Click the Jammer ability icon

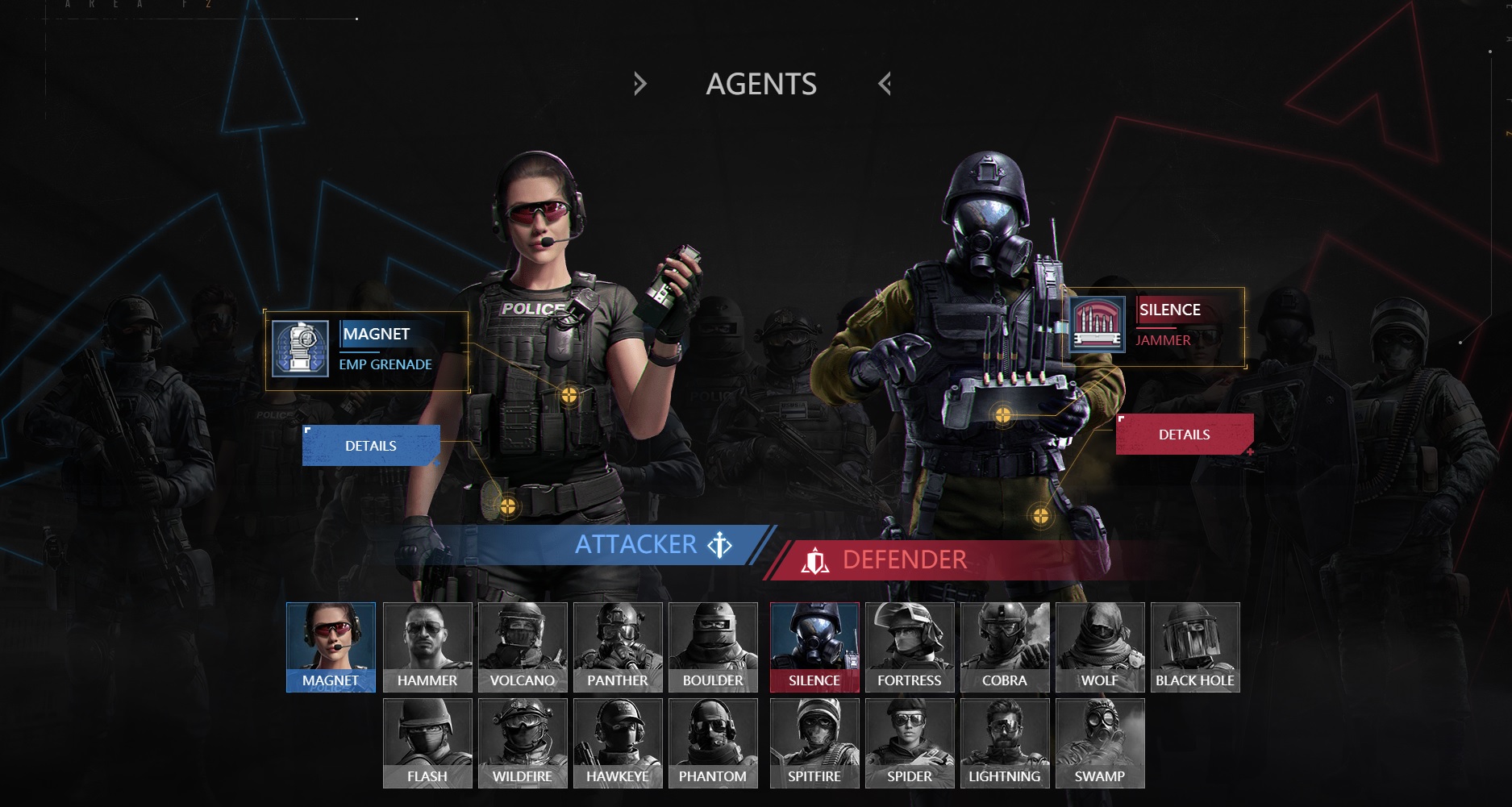coord(1097,324)
